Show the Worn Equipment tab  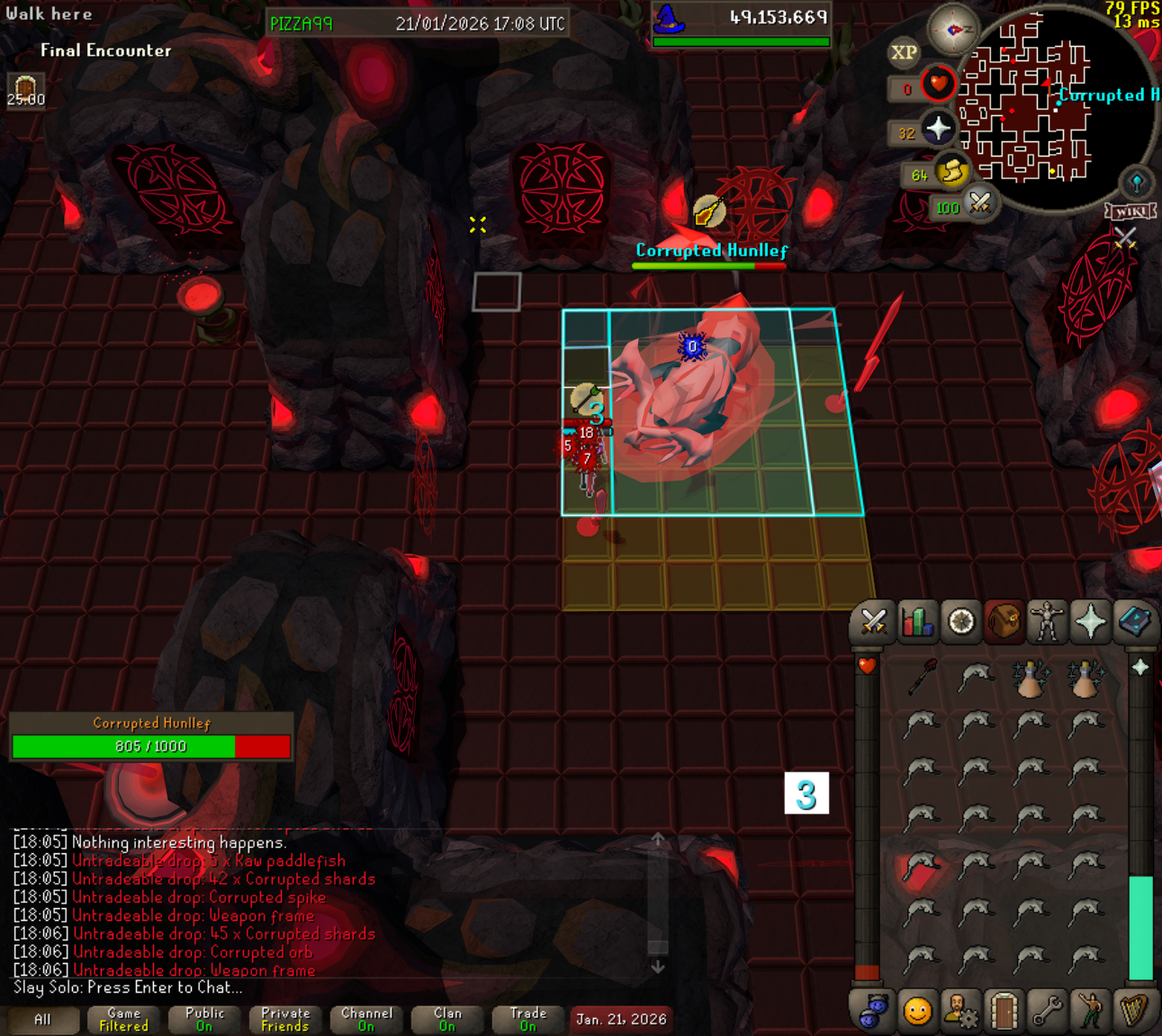1047,622
